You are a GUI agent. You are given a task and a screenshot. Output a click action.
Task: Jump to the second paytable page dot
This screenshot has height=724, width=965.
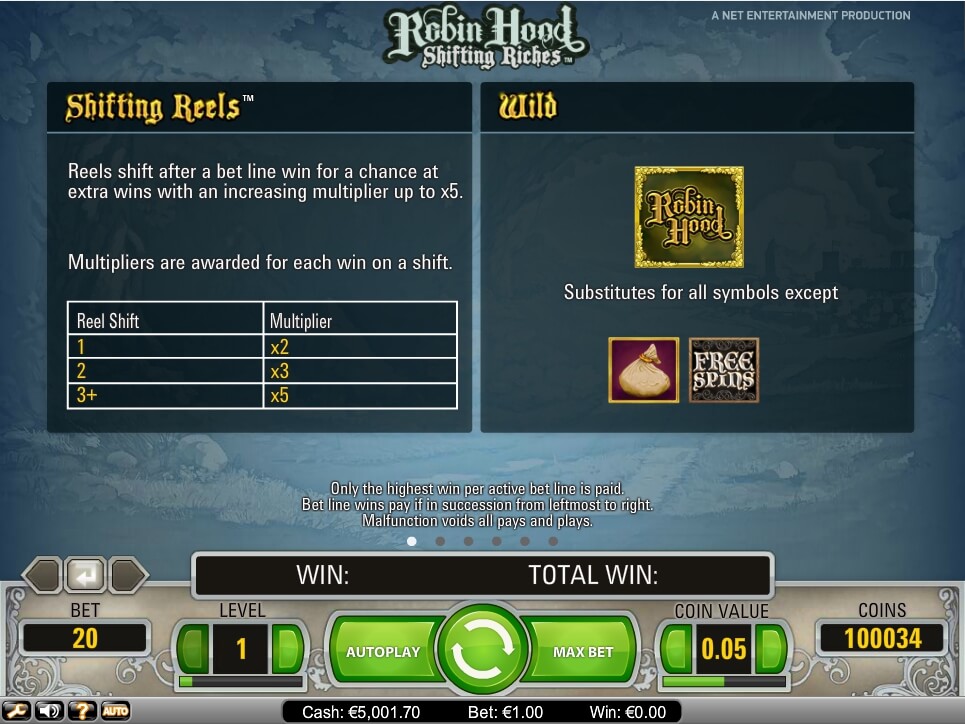point(440,541)
